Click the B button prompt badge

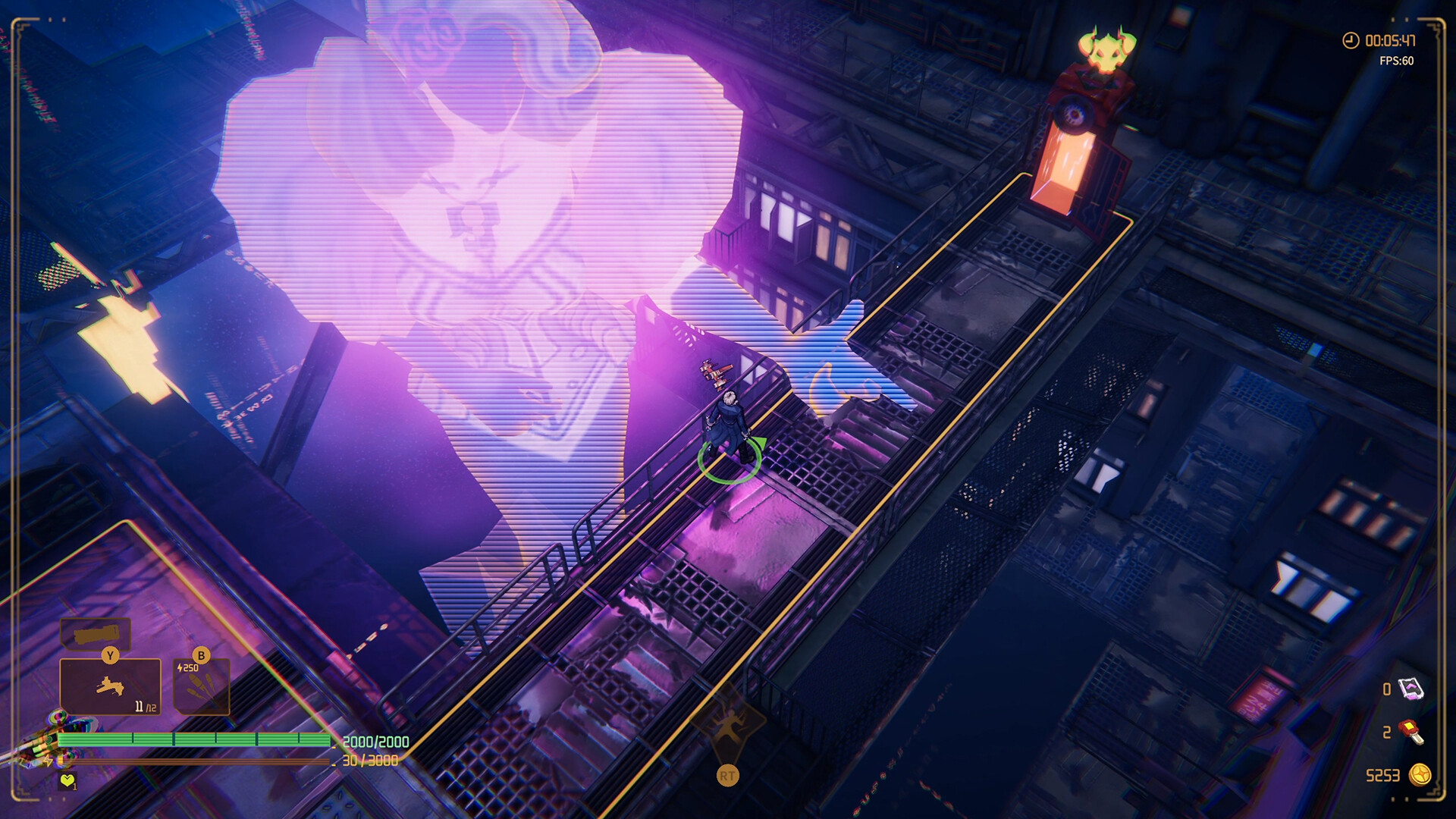coord(200,654)
